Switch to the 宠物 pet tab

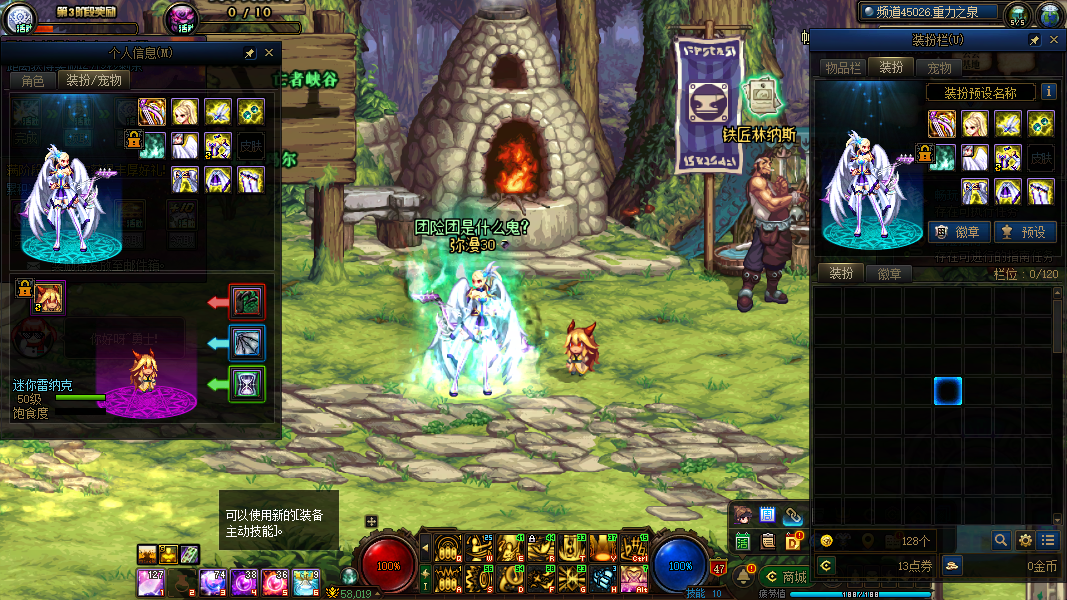coord(940,67)
